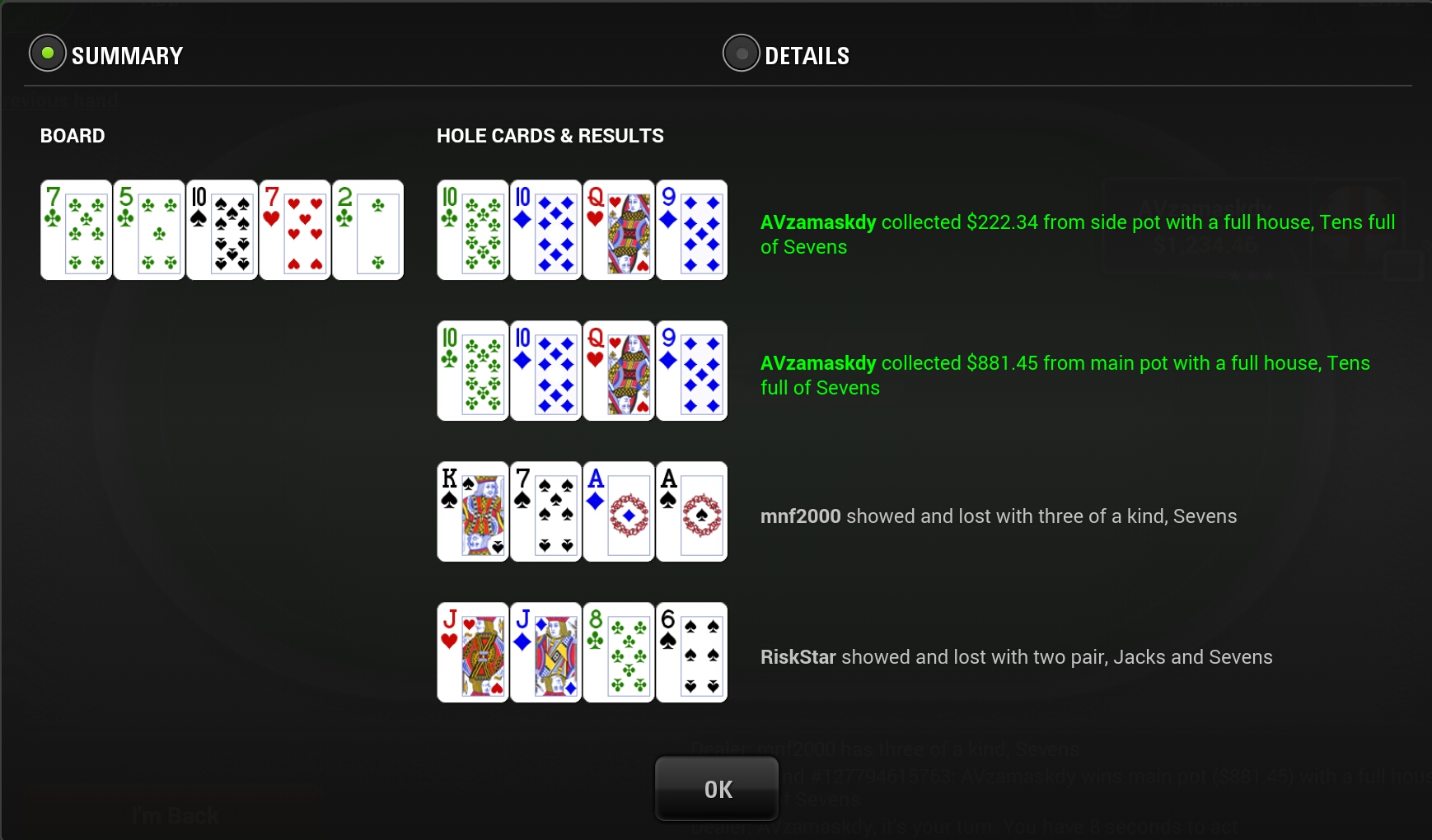
Task: Click the 2 of clubs board card
Action: (367, 229)
